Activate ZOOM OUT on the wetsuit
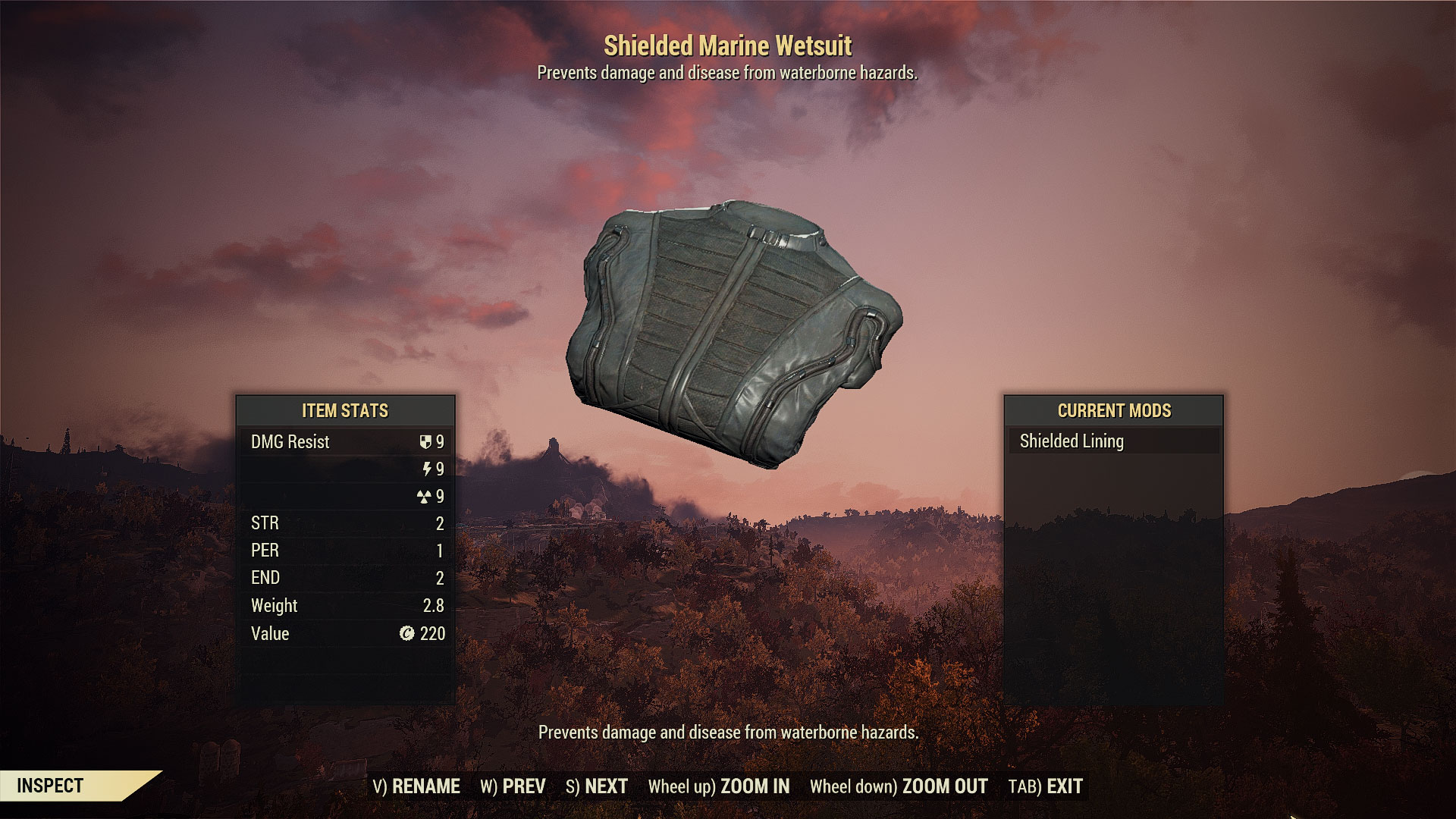The image size is (1456, 819). (899, 786)
